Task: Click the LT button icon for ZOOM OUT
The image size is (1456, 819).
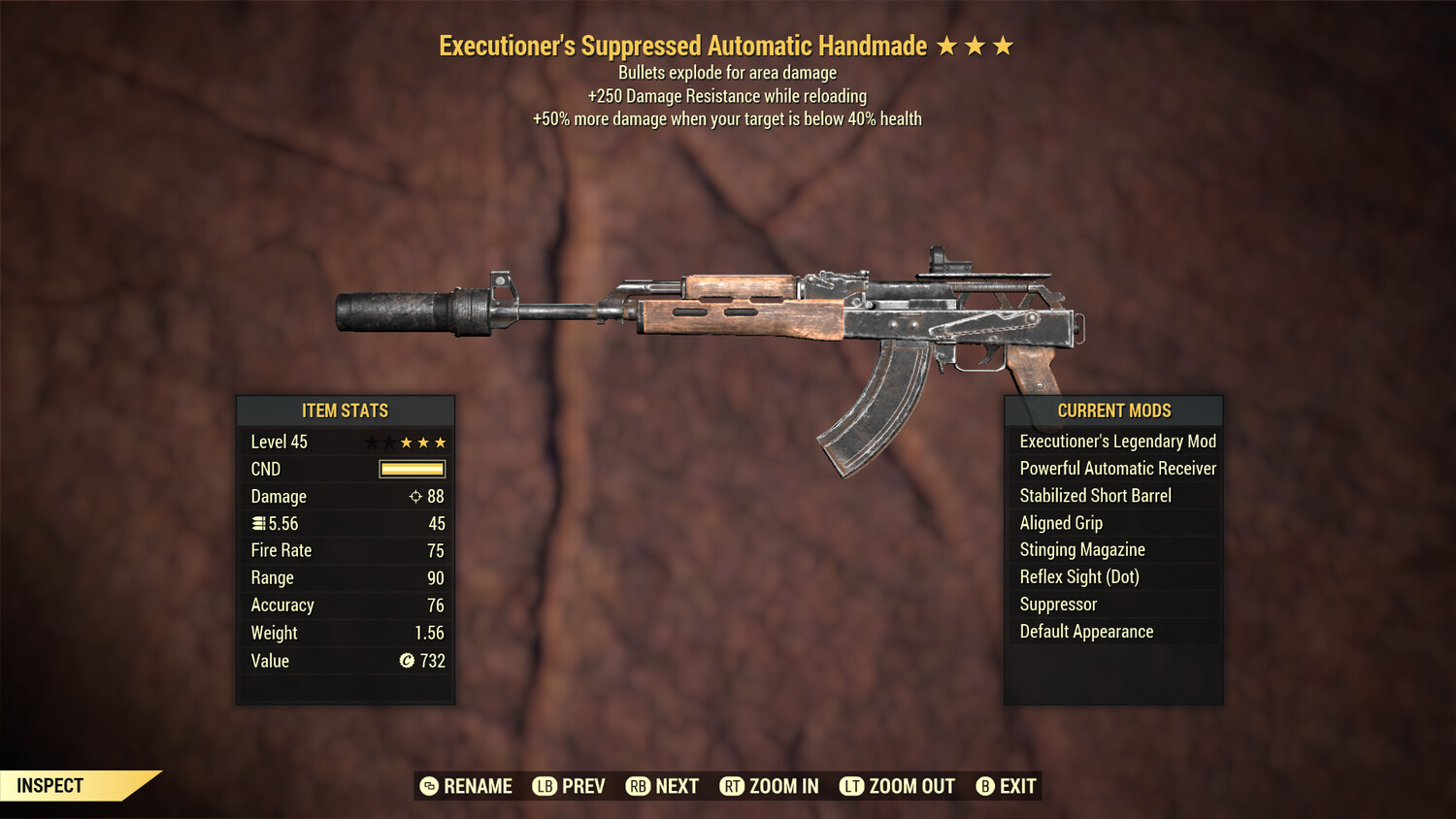Action: click(851, 786)
